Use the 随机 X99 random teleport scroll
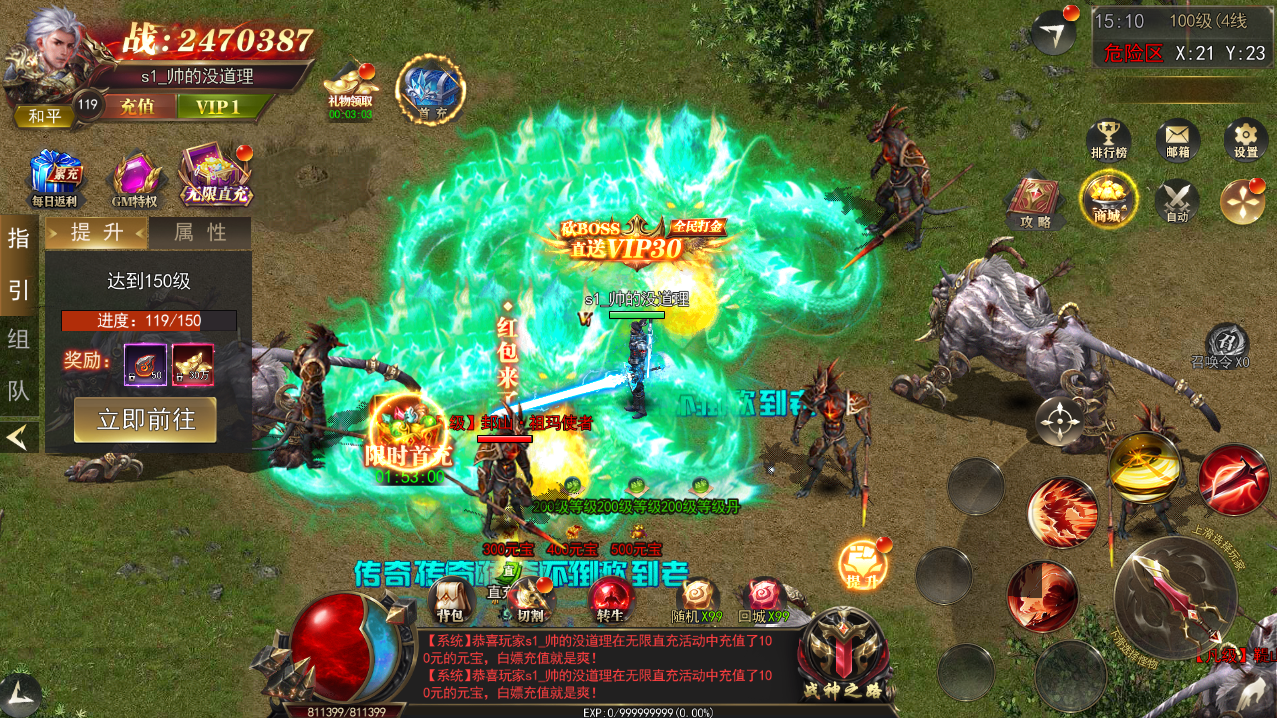 pyautogui.click(x=697, y=600)
